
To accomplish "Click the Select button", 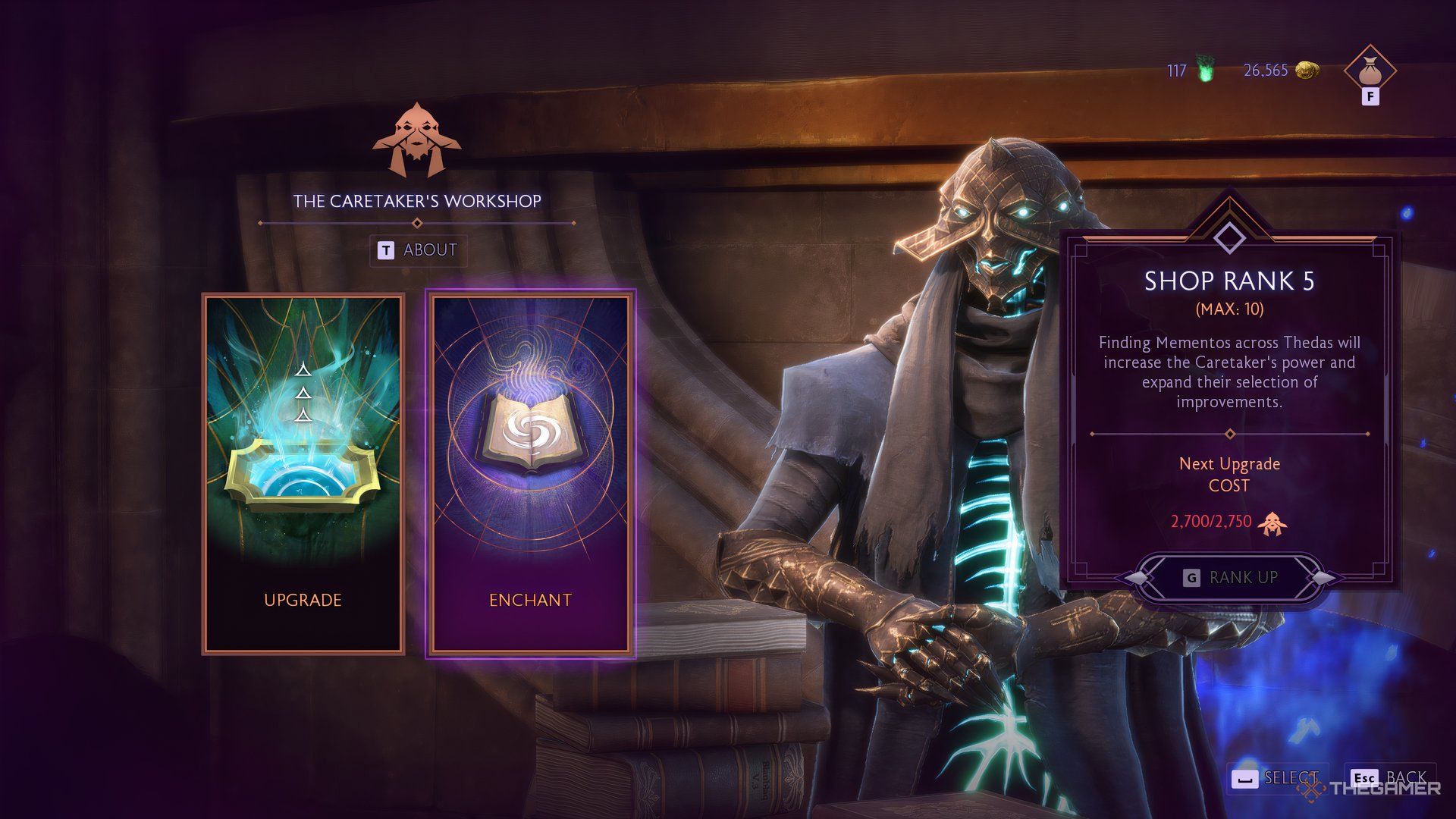I will coord(1277,778).
